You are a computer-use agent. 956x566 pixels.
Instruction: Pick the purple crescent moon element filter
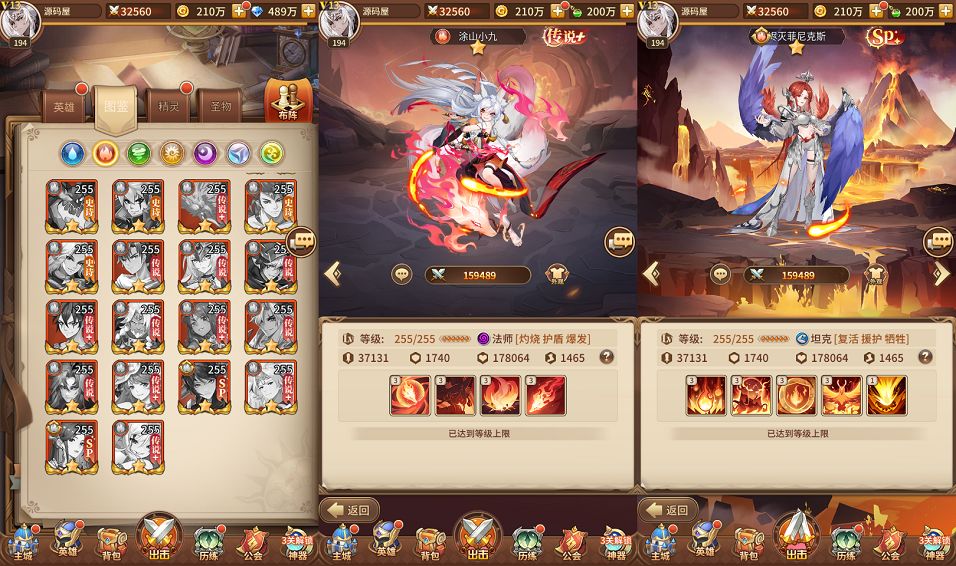[205, 153]
